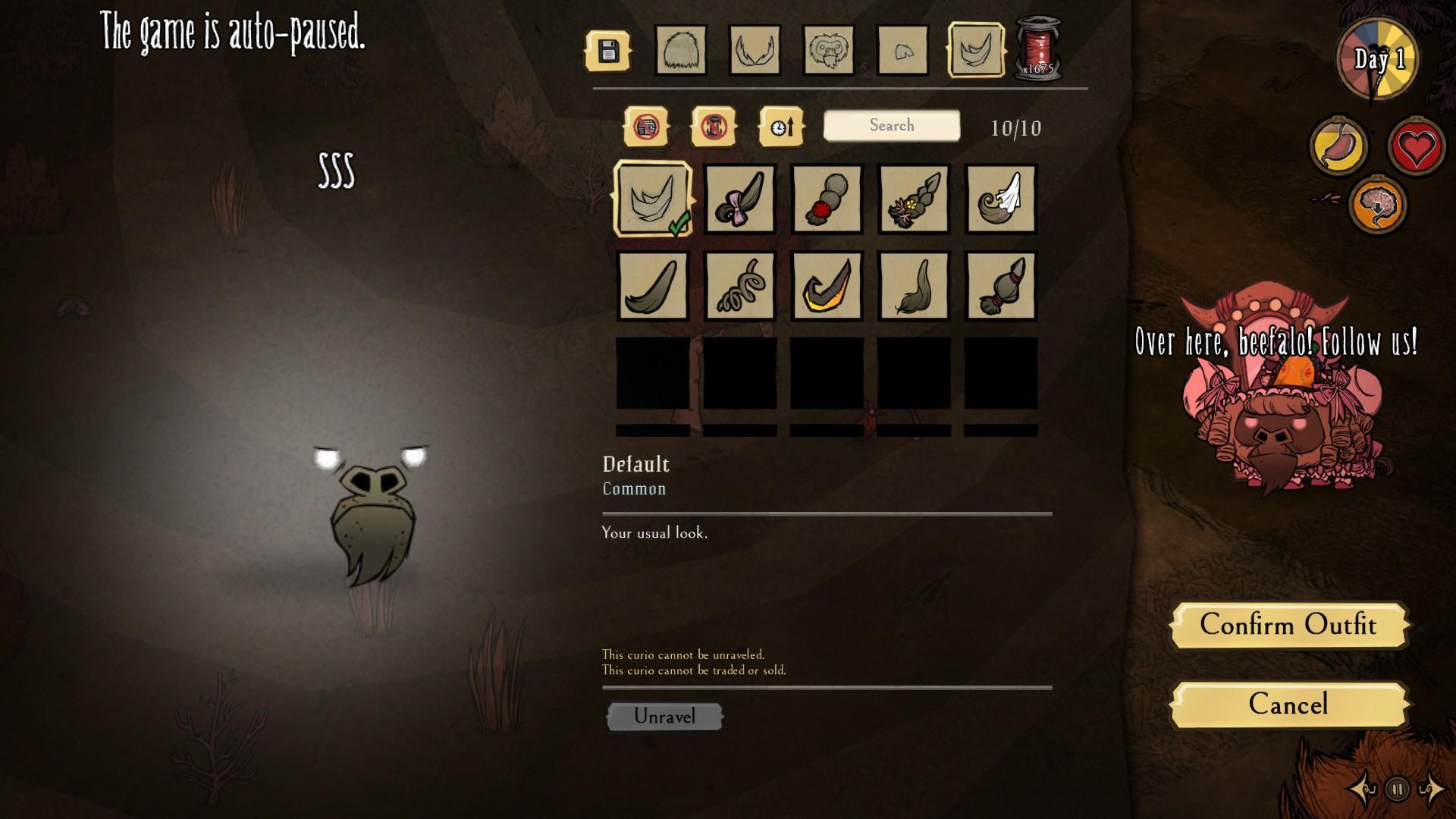The width and height of the screenshot is (1456, 819).
Task: Switch to the hoof category tab
Action: point(902,52)
